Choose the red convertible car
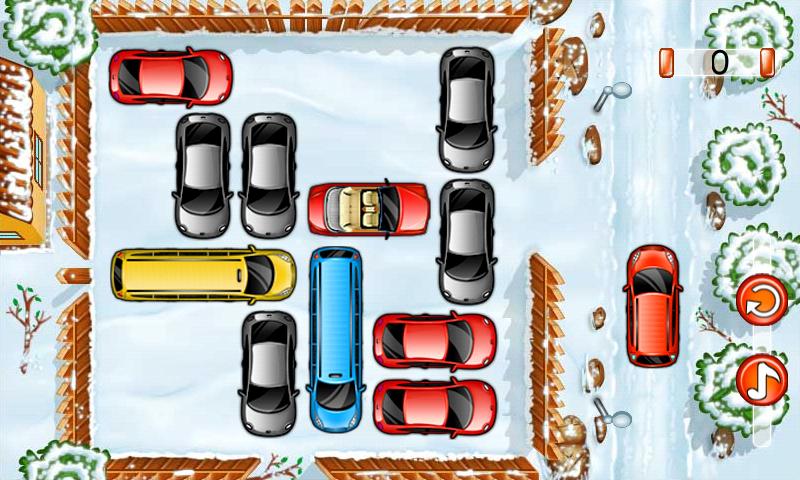The image size is (800, 480). (x=369, y=208)
